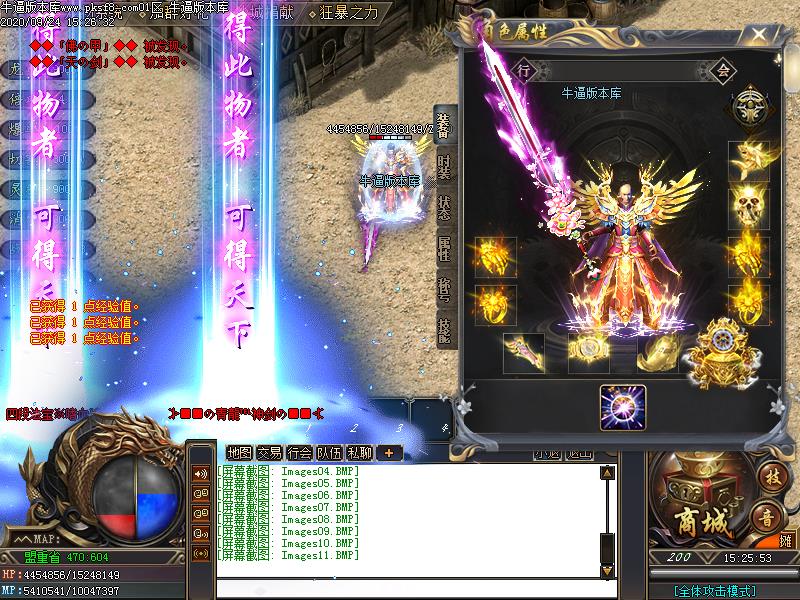Open the 地图 map chat tab

(240, 453)
